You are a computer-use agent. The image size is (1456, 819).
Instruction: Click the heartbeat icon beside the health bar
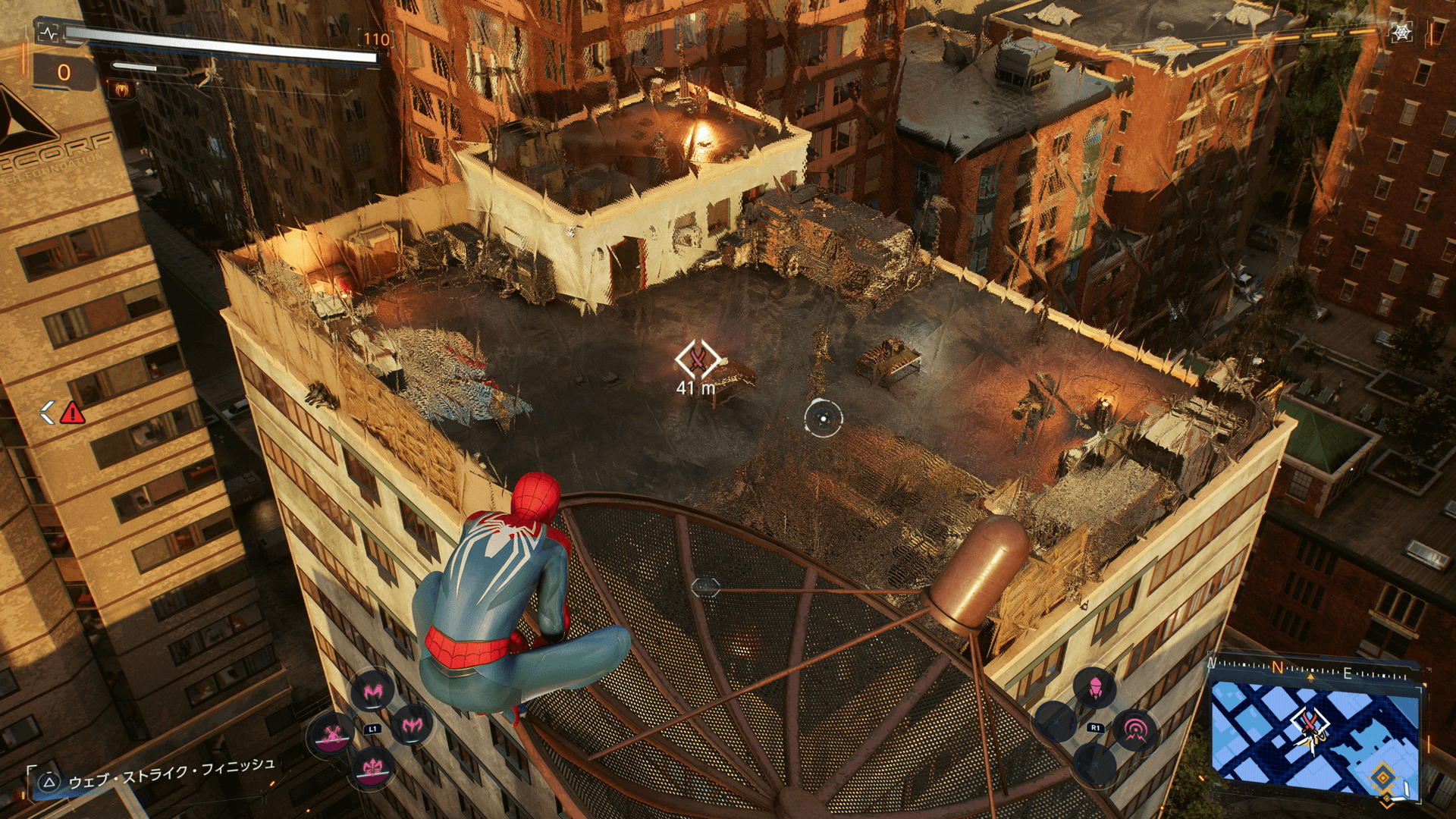tap(49, 33)
